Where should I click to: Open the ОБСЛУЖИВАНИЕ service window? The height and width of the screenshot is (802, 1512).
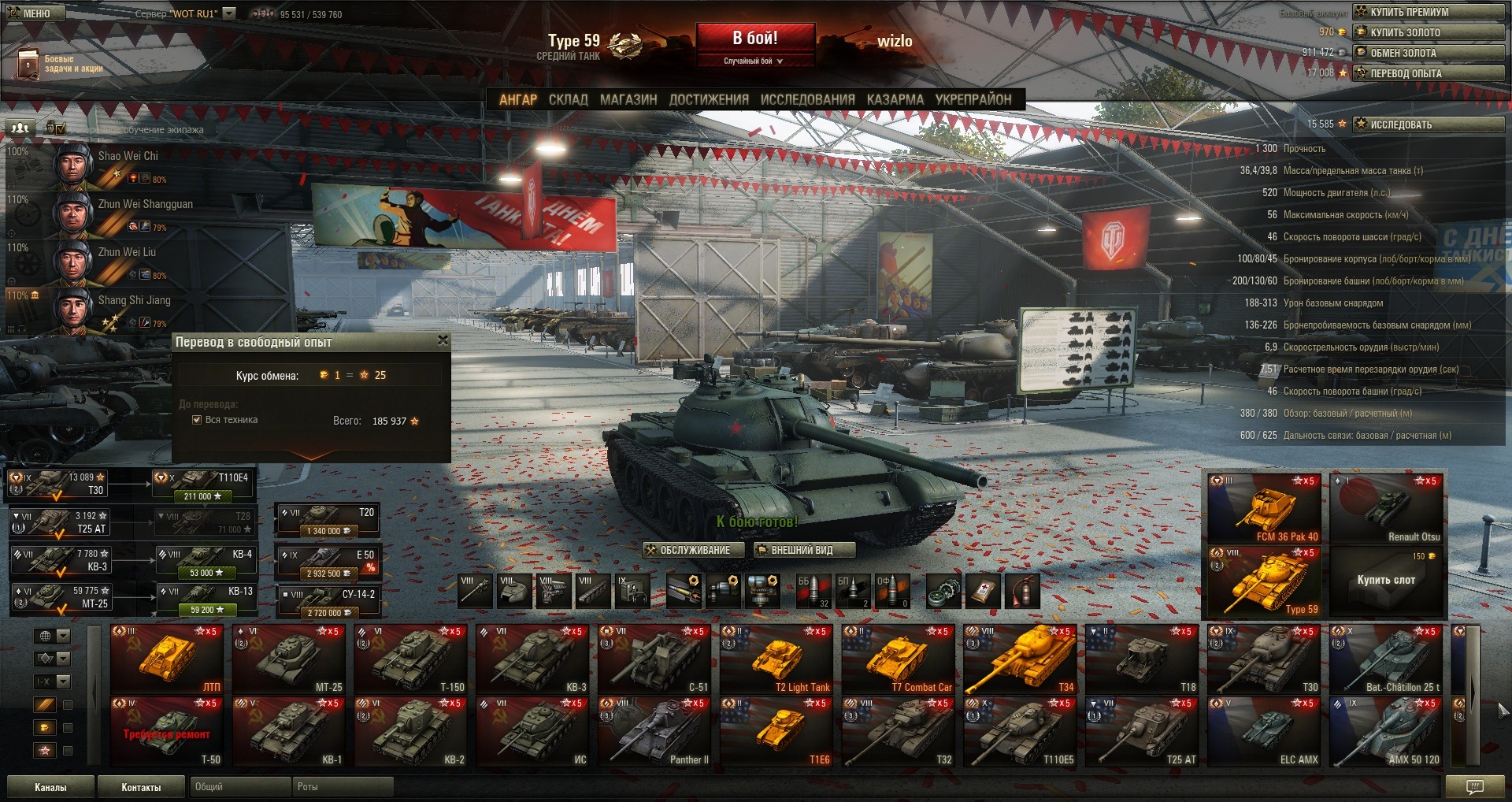pos(694,550)
